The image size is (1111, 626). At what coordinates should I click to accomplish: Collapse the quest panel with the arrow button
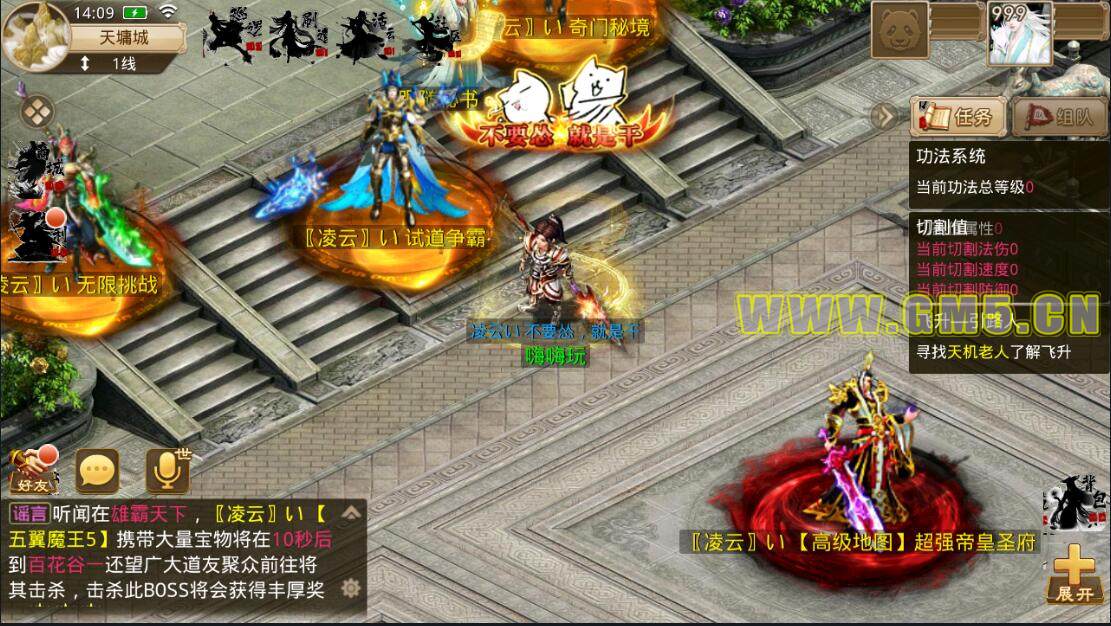[x=884, y=116]
